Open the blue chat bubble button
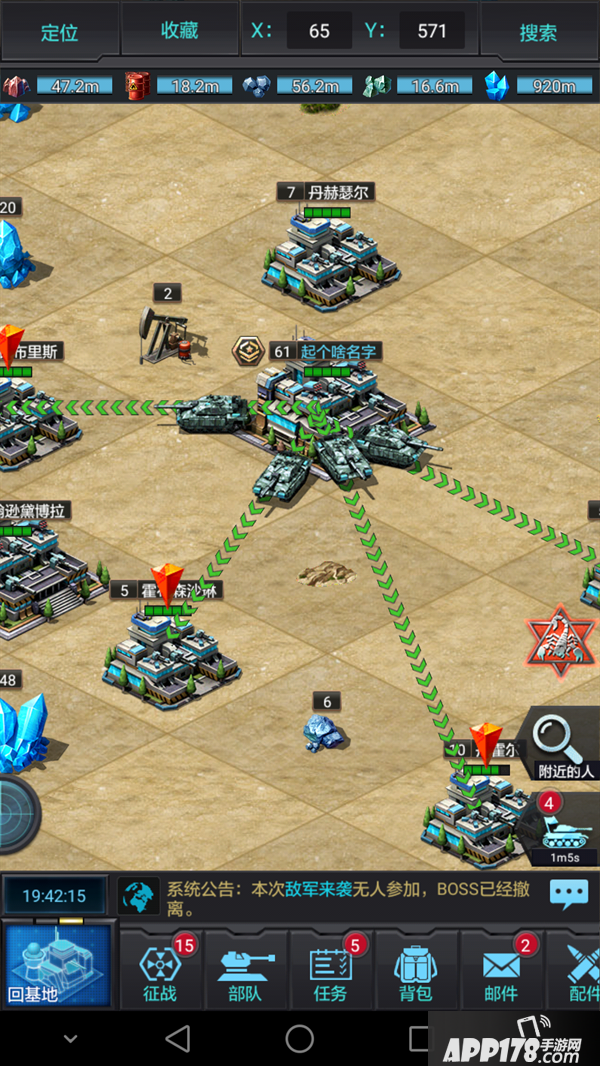Screen dimensions: 600x1066 568,893
